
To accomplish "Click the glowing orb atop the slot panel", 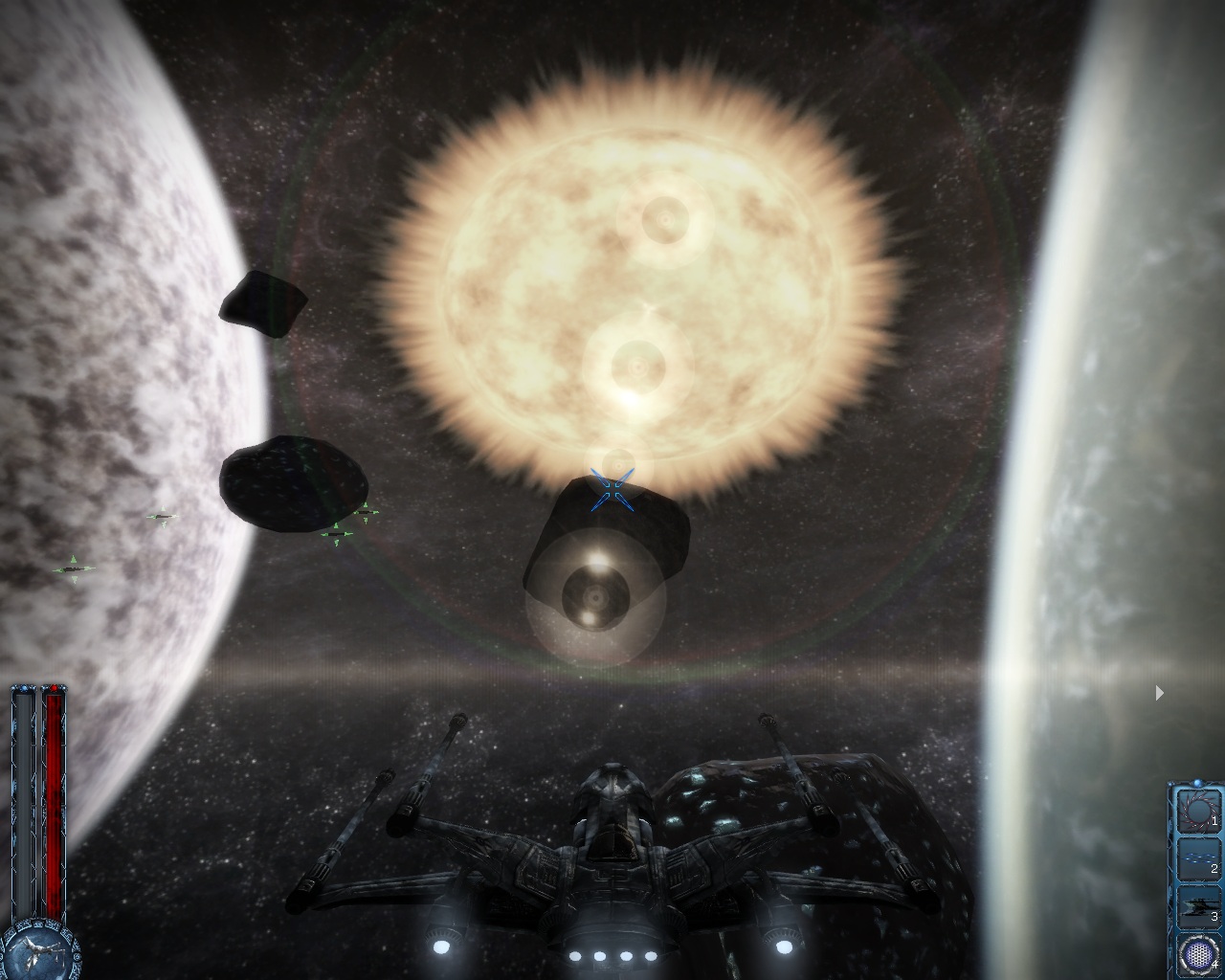I will tap(1198, 781).
